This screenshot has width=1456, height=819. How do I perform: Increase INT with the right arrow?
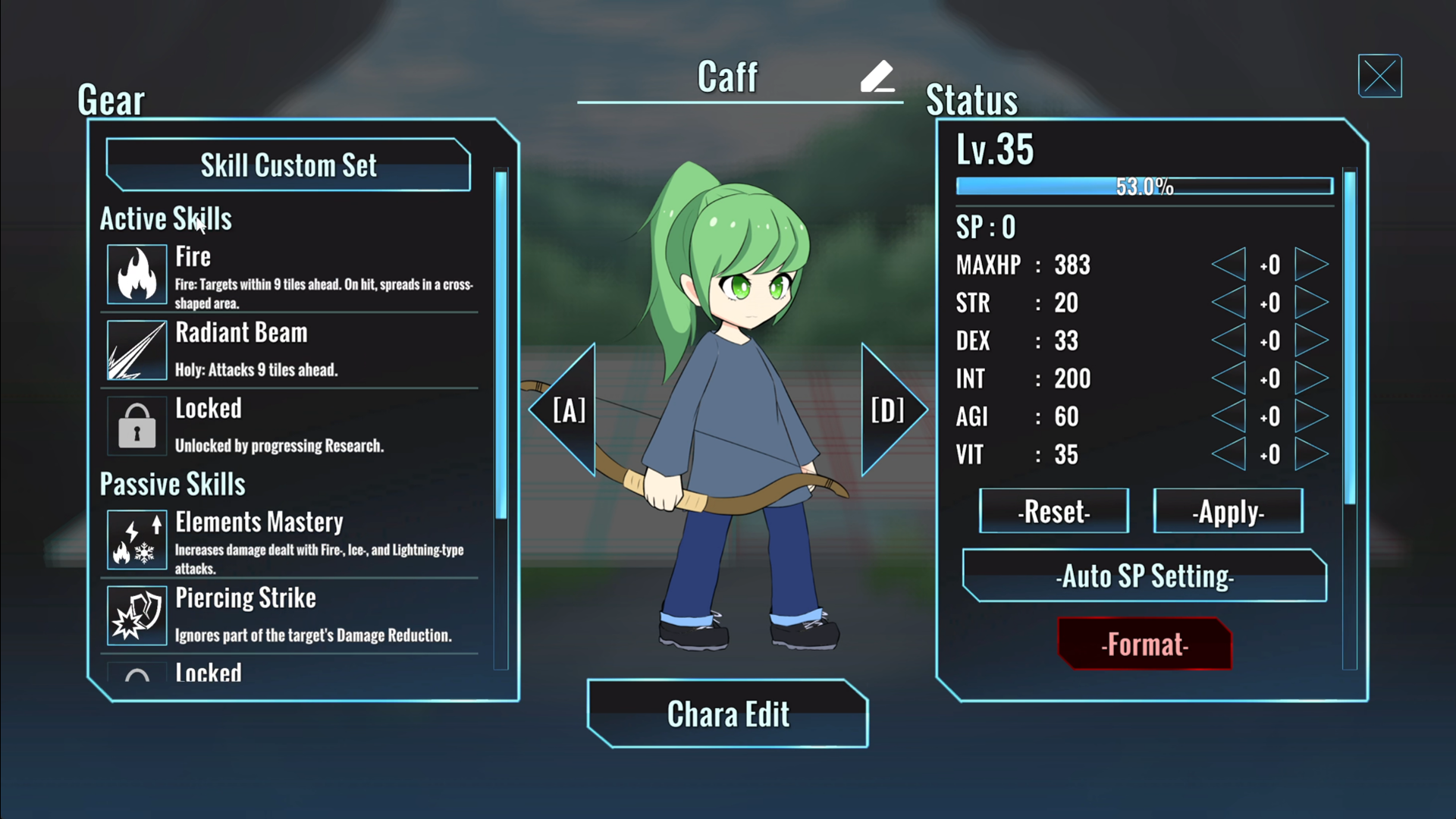(1311, 378)
